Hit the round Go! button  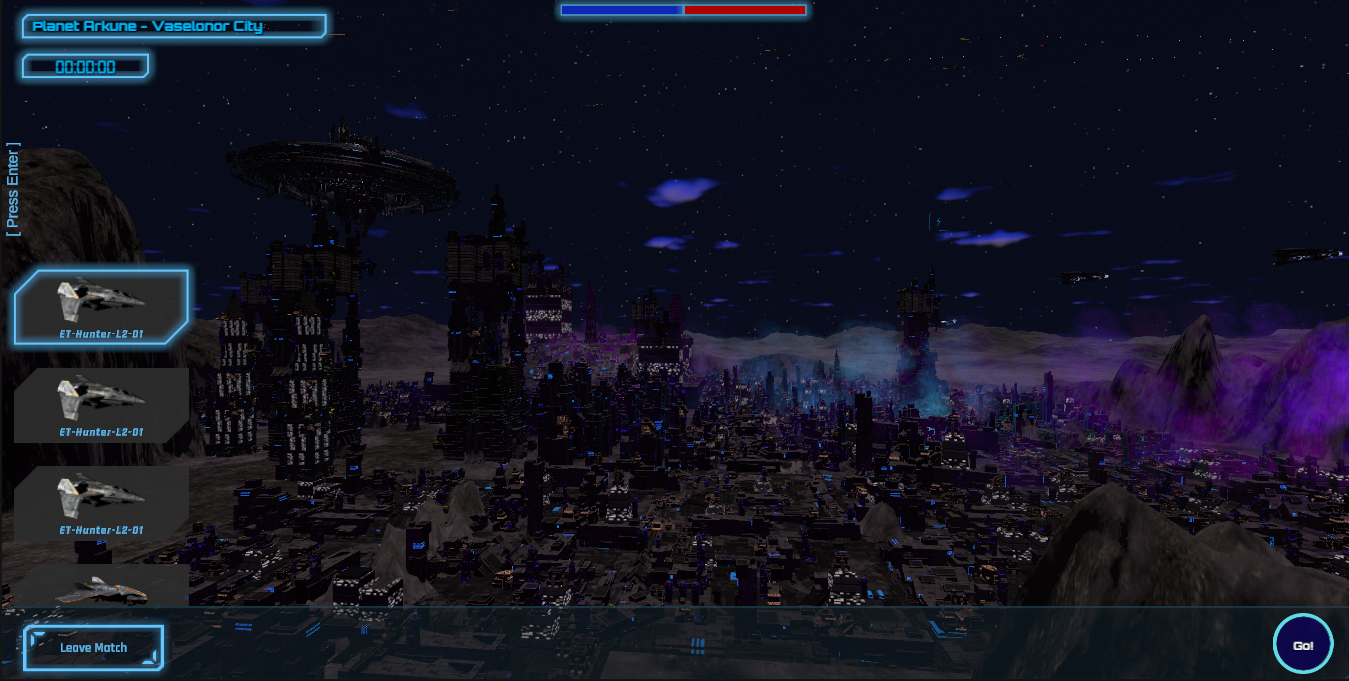1302,645
